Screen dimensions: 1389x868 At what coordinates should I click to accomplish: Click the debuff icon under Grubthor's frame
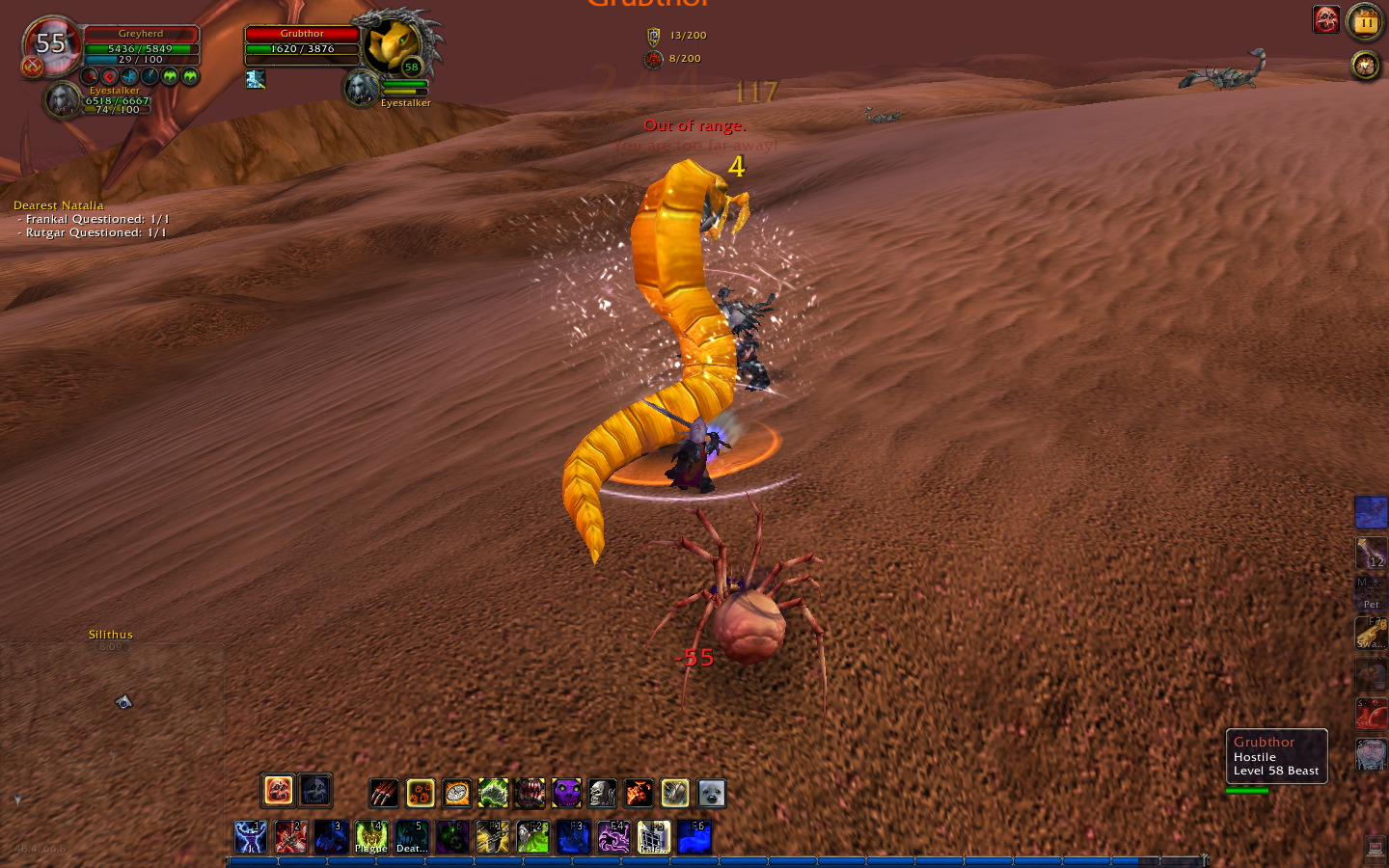[255, 79]
